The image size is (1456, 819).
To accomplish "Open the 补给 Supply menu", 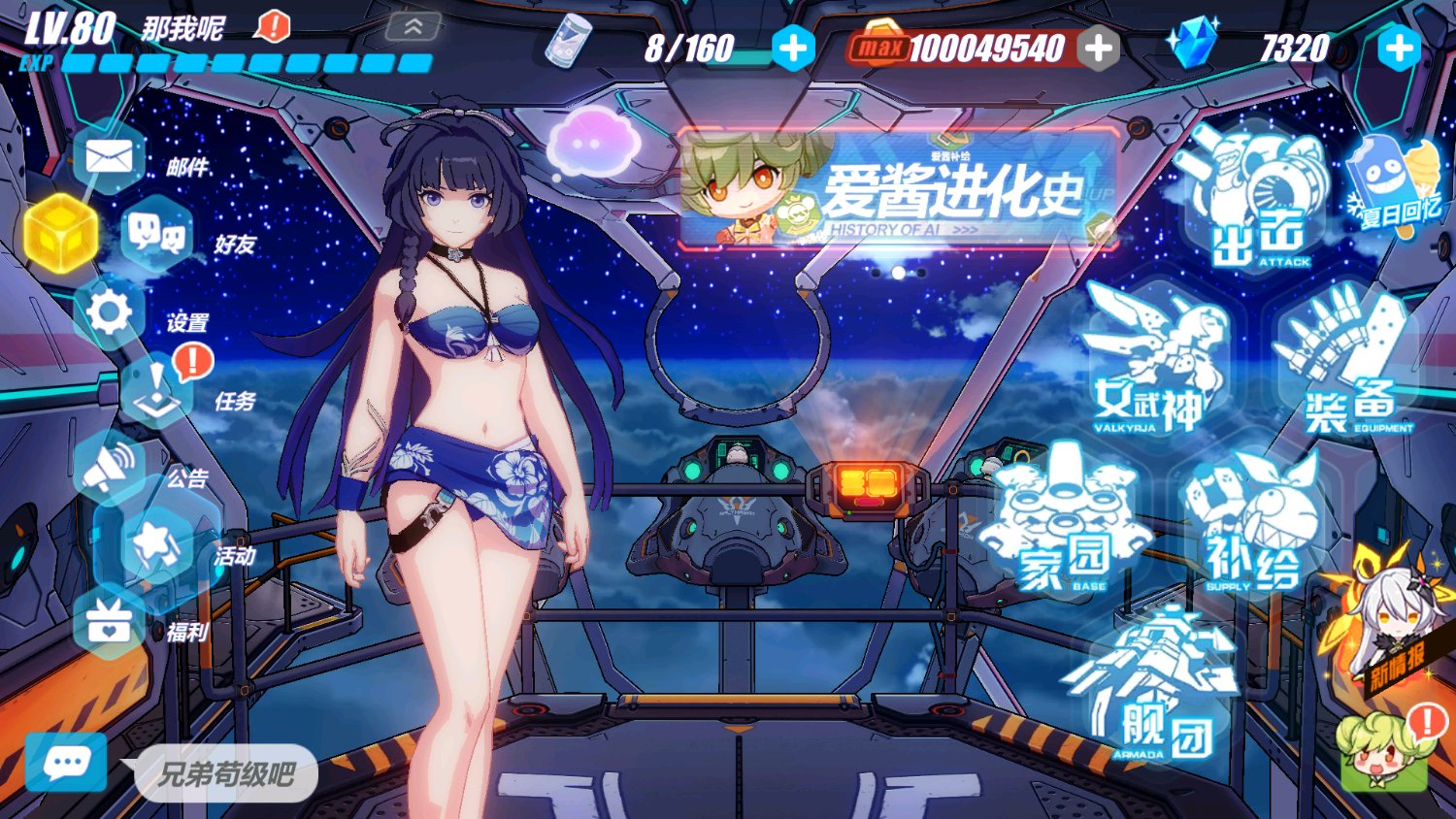I will point(1252,529).
